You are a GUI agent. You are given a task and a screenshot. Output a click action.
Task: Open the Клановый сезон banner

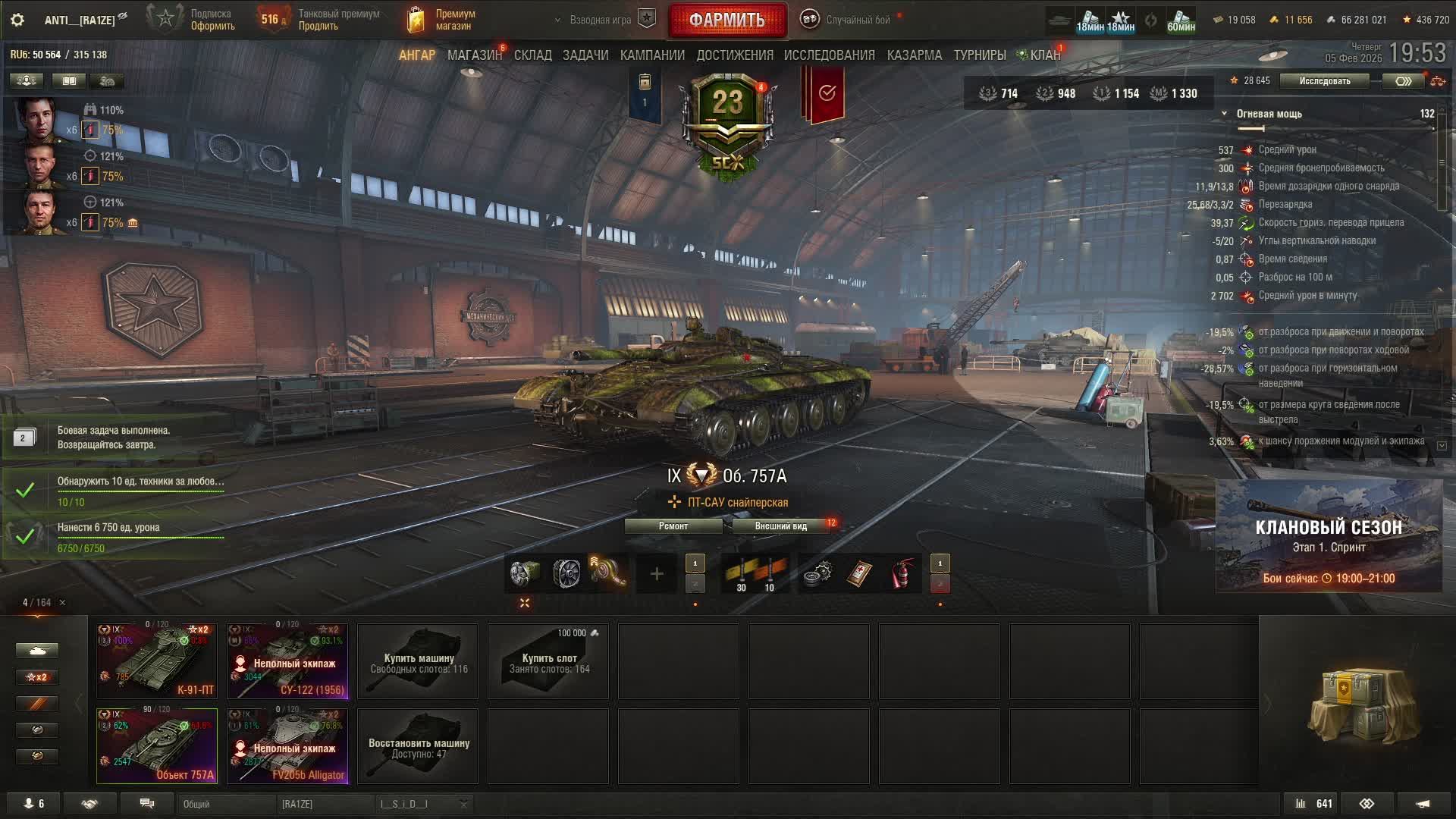[1329, 536]
